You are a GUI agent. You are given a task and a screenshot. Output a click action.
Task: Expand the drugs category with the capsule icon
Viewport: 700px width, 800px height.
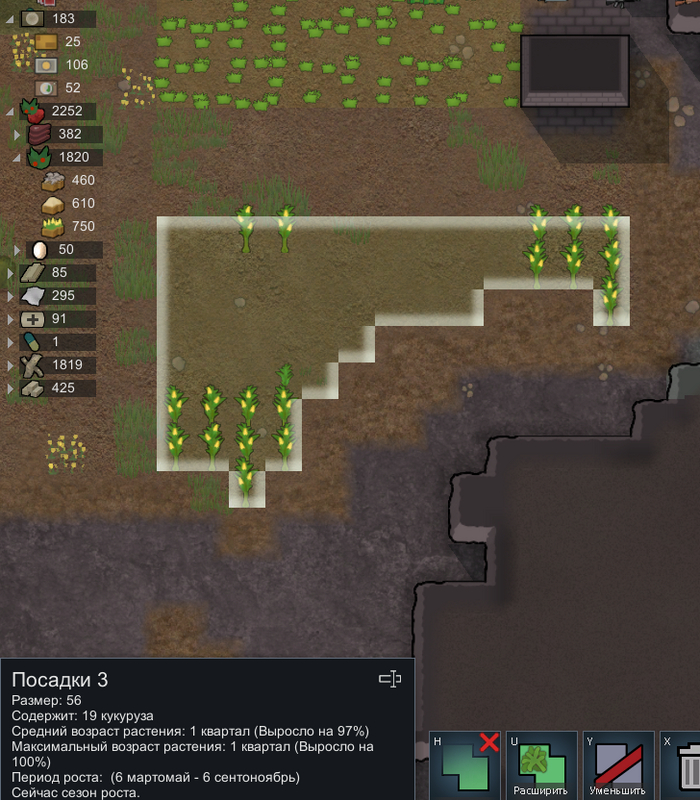pos(10,342)
